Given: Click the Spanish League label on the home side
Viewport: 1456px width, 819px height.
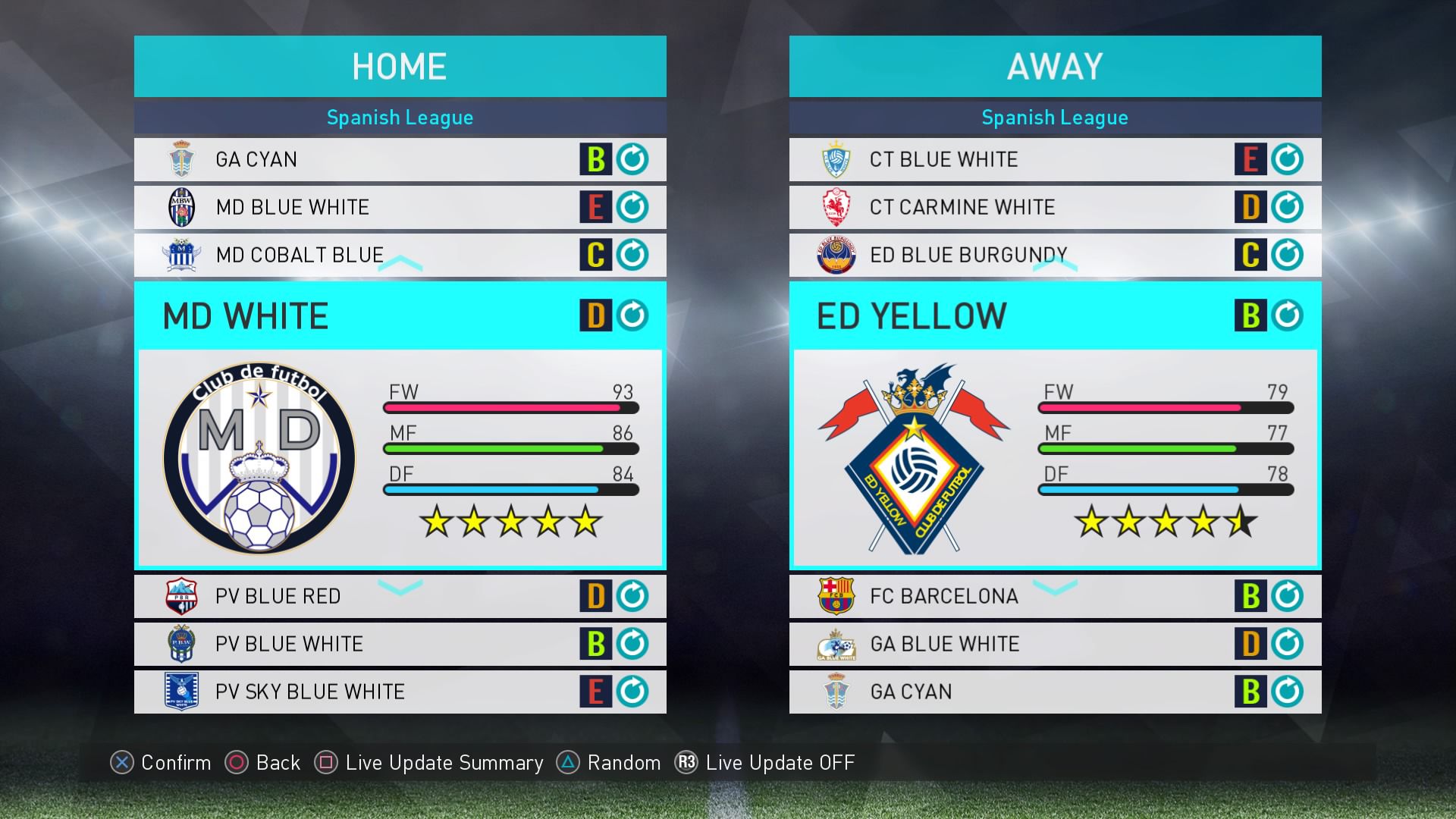Looking at the screenshot, I should tap(400, 118).
